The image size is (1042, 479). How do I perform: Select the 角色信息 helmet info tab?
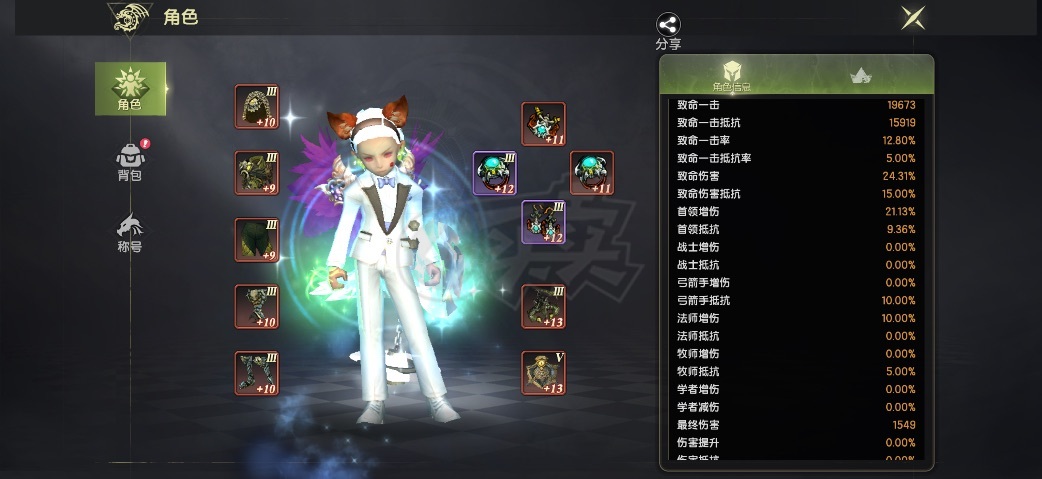point(732,76)
